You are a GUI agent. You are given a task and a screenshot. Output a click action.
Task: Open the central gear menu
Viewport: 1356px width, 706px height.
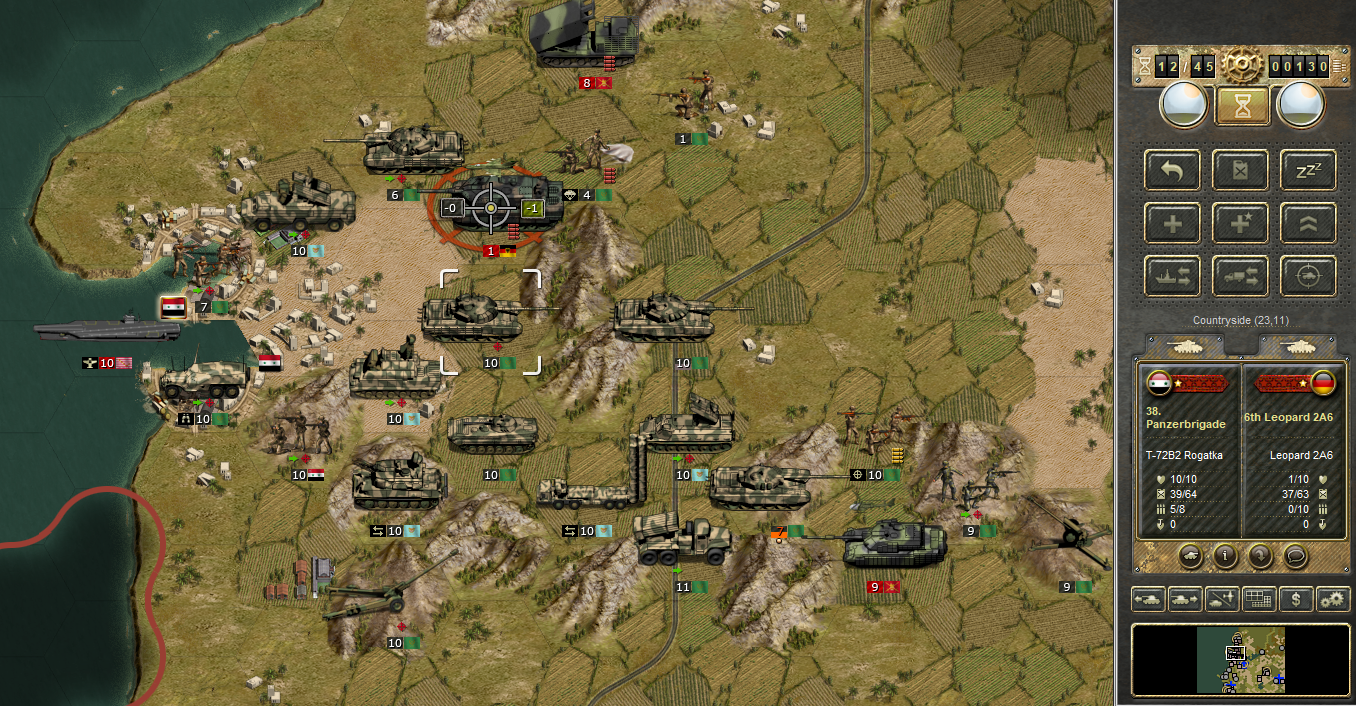(x=1241, y=66)
